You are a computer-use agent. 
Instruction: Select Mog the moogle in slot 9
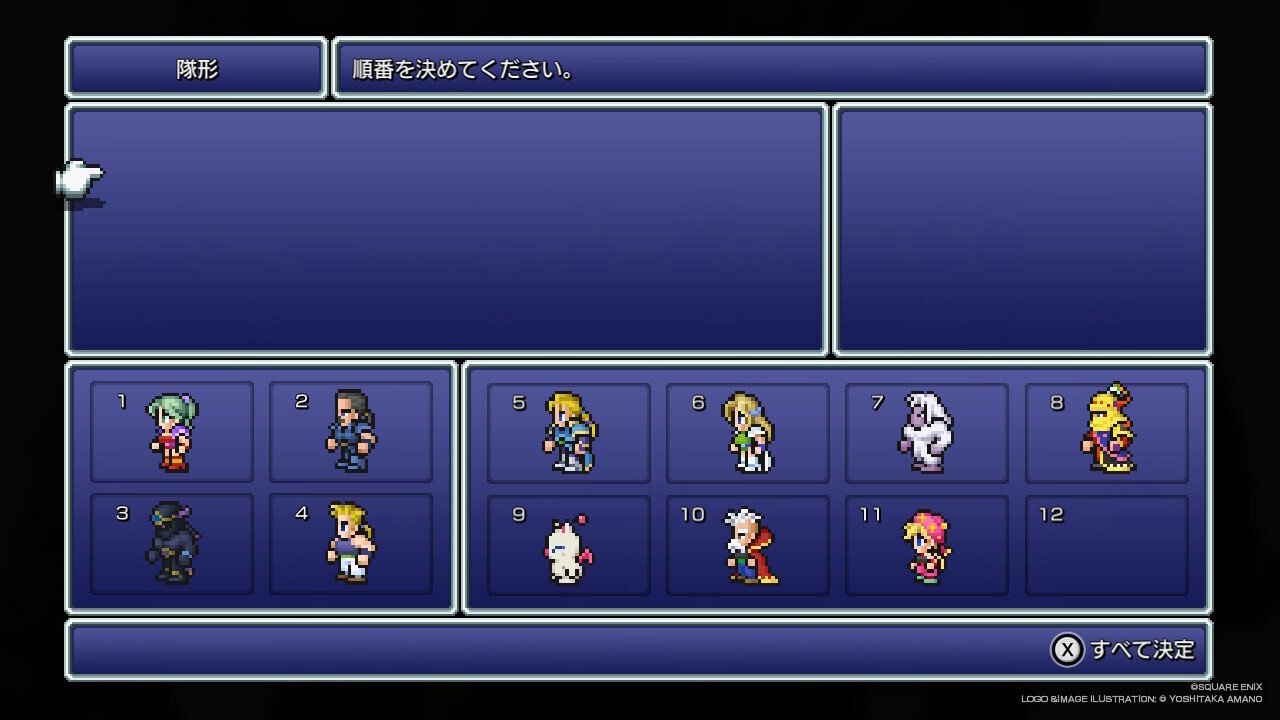coord(566,543)
